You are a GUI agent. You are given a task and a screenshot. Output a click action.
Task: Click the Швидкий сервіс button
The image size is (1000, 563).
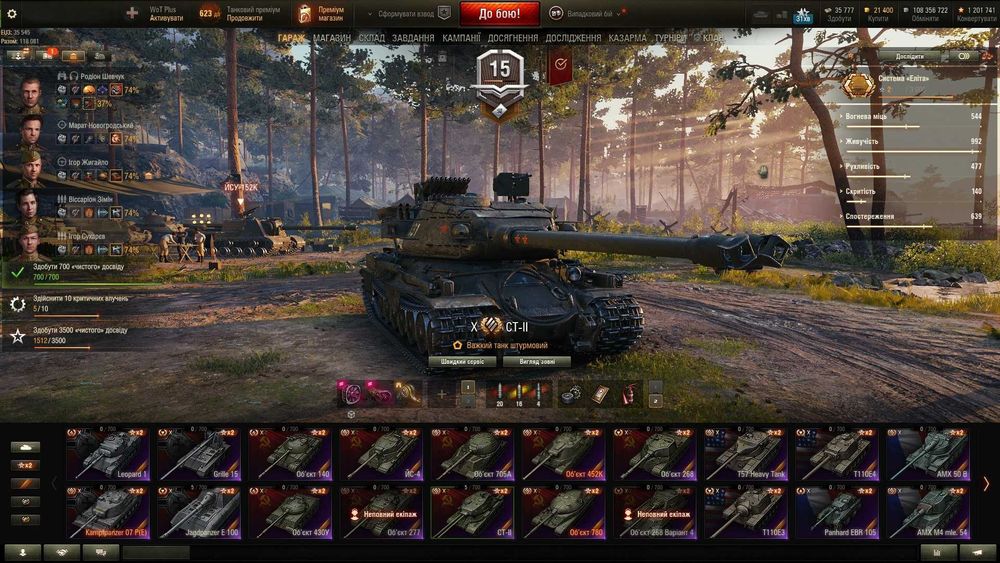point(462,362)
